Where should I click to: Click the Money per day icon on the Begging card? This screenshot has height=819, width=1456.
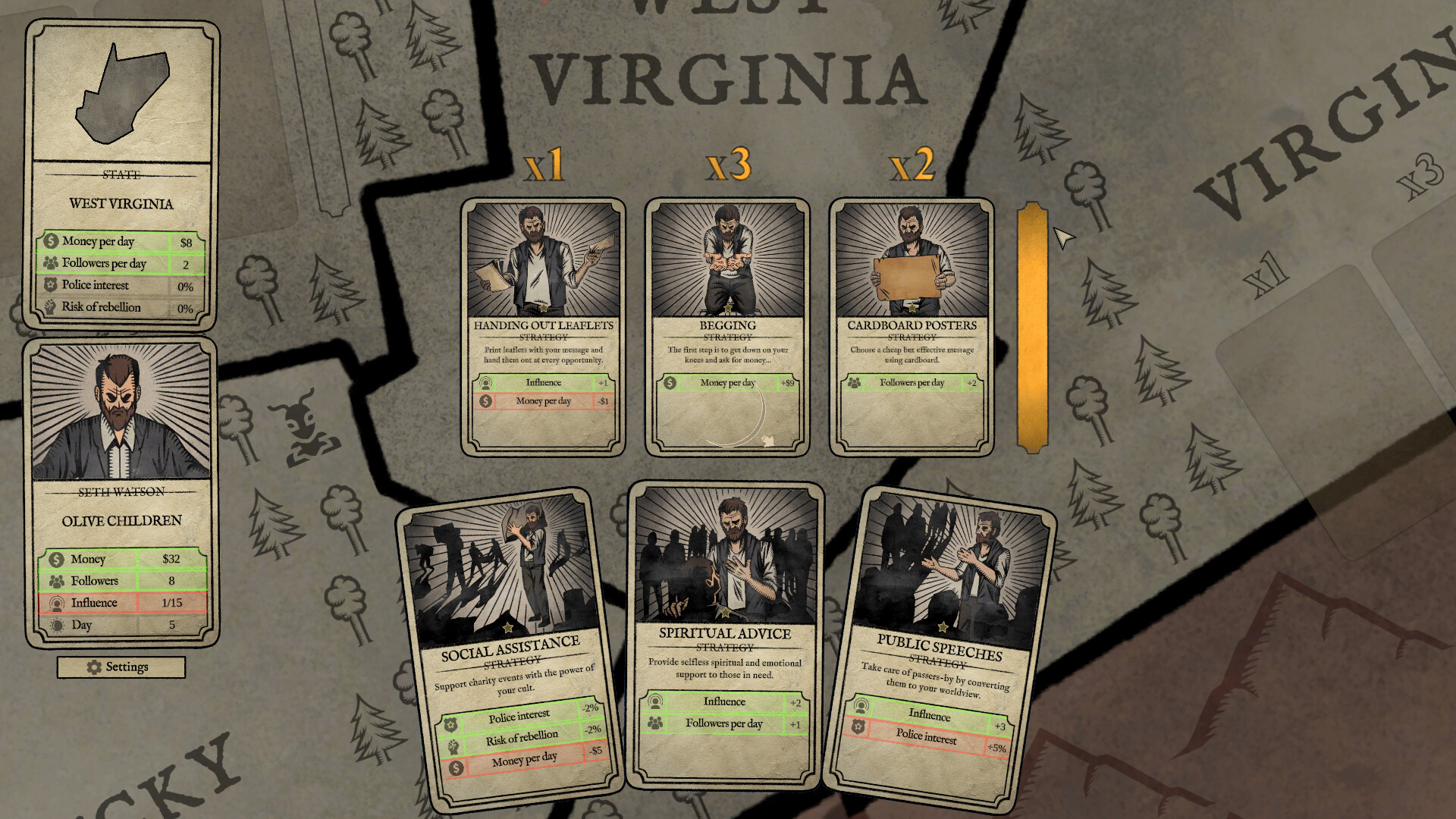pyautogui.click(x=668, y=383)
